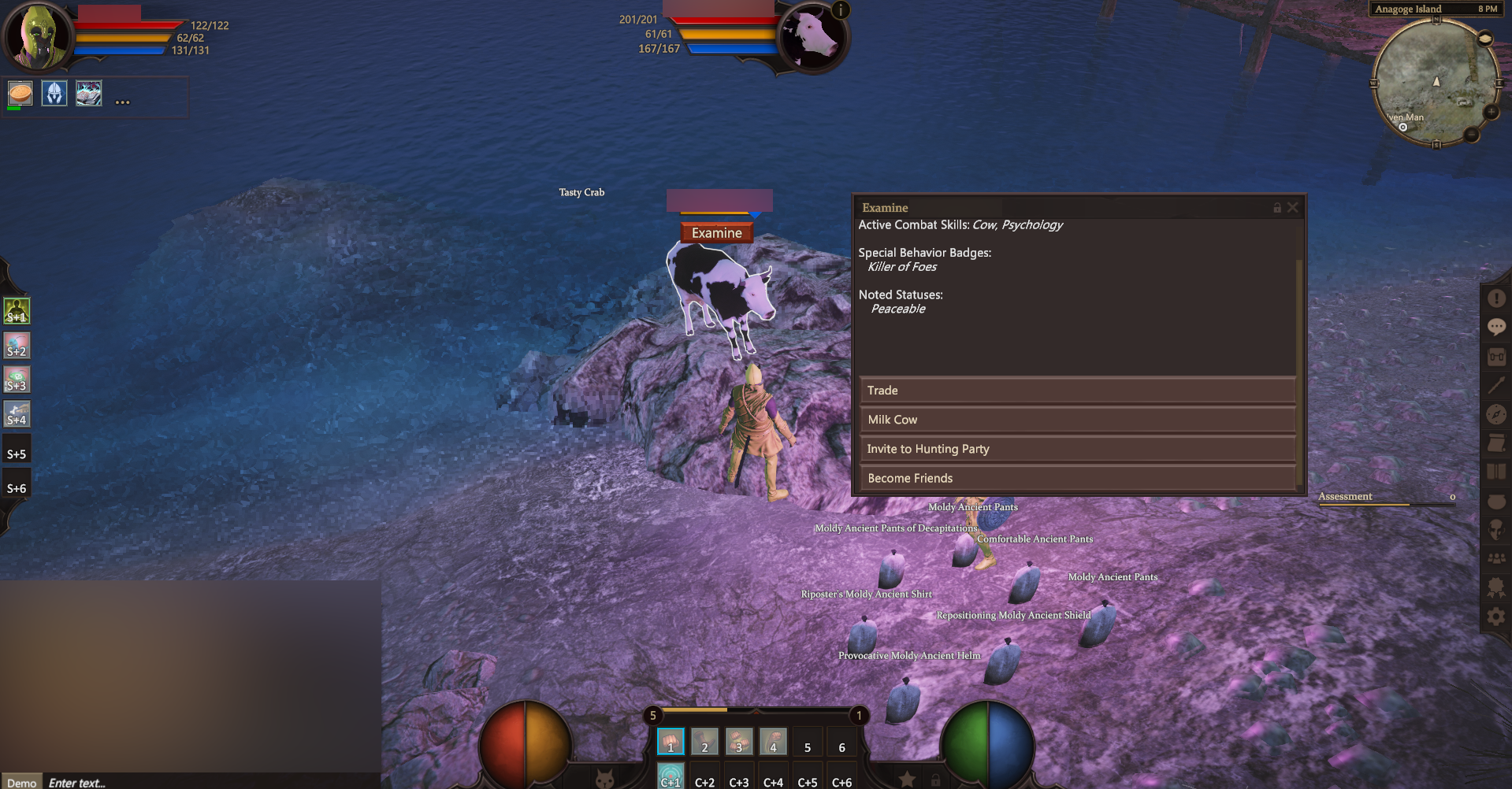This screenshot has width=1512, height=789.
Task: Open the compass map icon in the sidebar
Action: pos(1495,414)
